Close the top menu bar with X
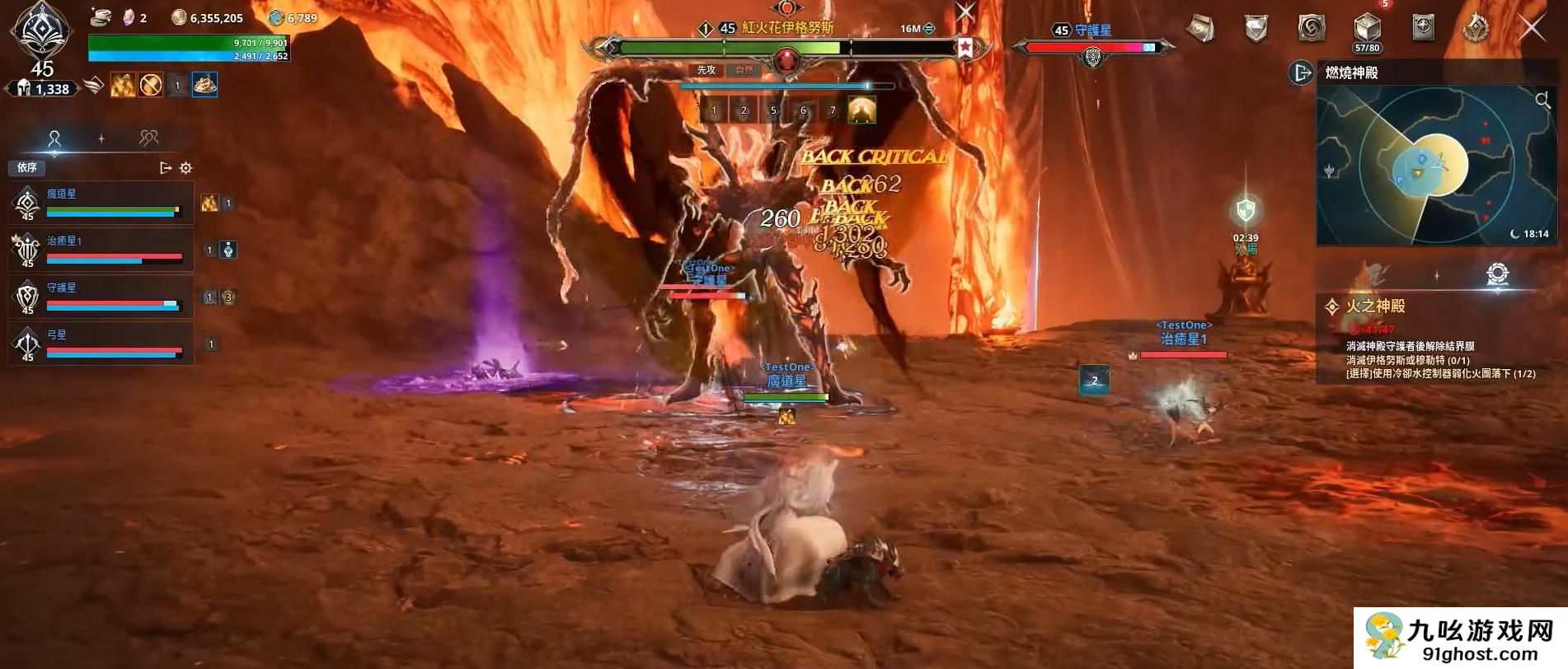1568x669 pixels. [x=1532, y=28]
